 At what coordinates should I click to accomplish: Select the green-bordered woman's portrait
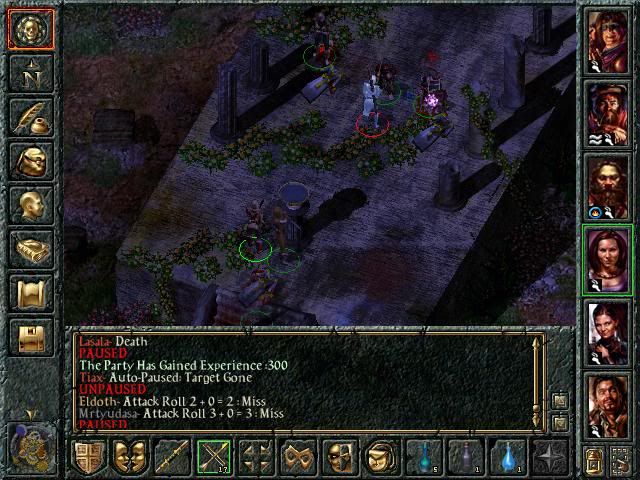[606, 259]
